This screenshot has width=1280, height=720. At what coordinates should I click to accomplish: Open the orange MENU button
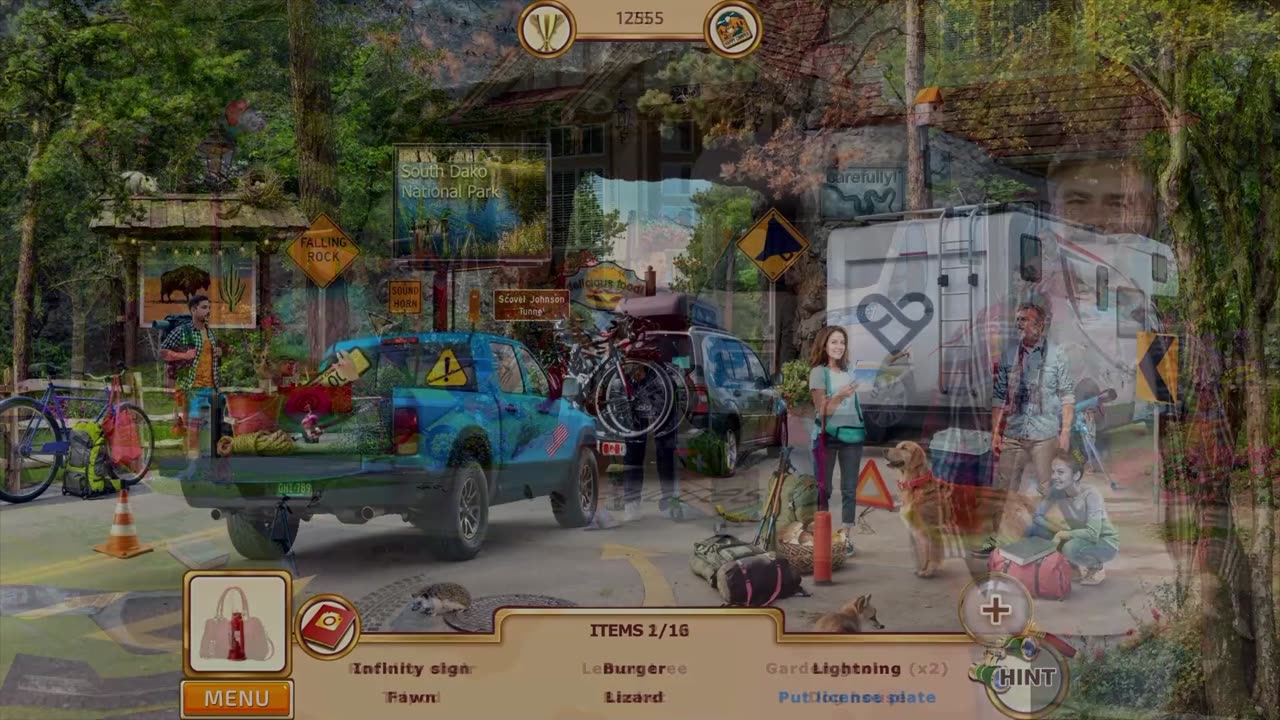[237, 698]
